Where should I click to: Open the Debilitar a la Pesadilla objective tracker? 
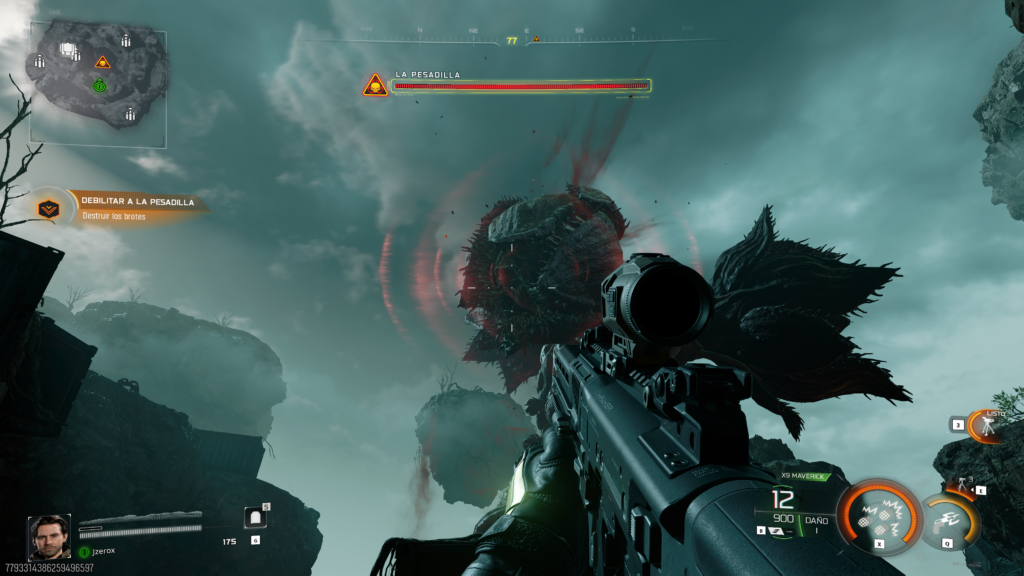(122, 207)
